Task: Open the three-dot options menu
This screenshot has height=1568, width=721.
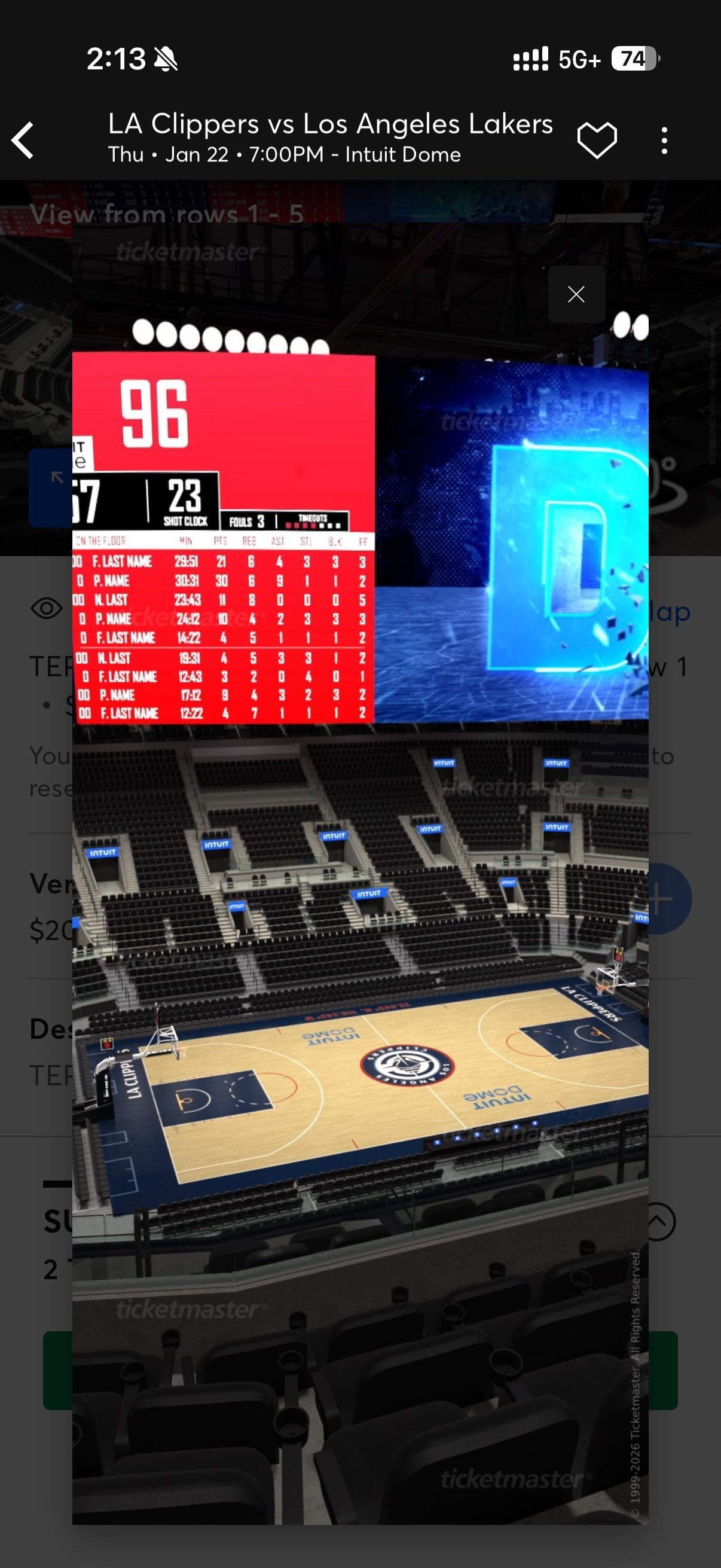Action: (x=664, y=141)
